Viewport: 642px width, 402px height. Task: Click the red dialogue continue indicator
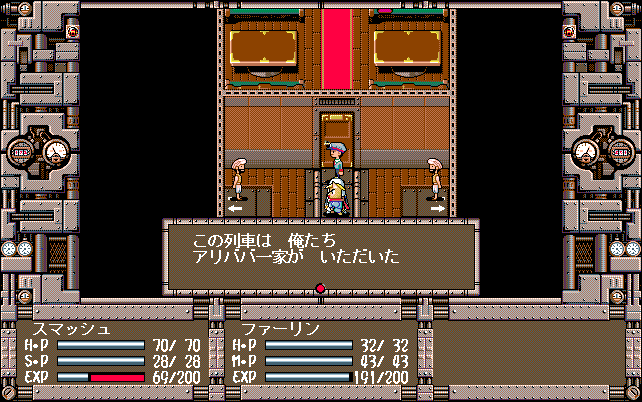pos(320,290)
